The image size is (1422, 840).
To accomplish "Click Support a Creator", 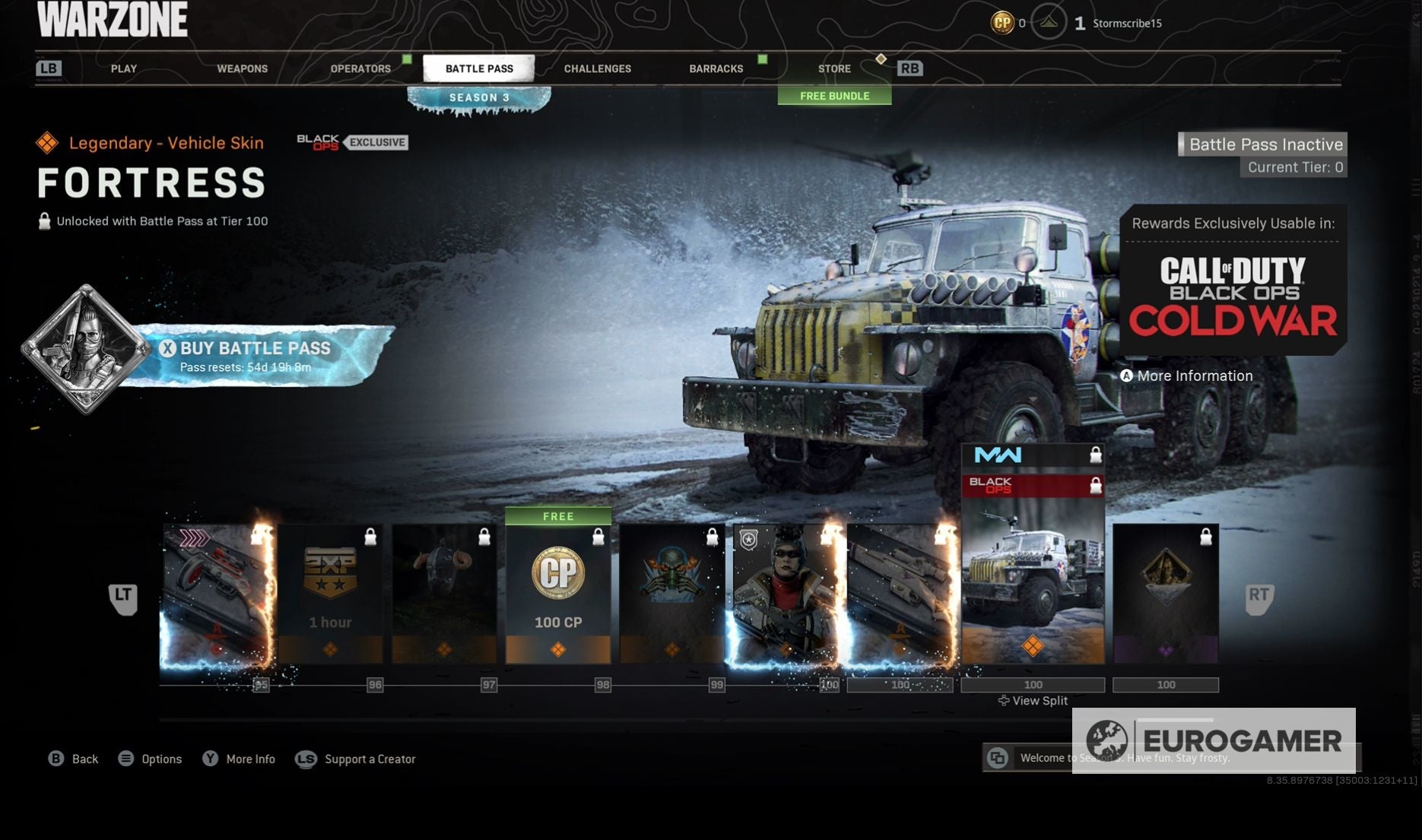I will 369,759.
